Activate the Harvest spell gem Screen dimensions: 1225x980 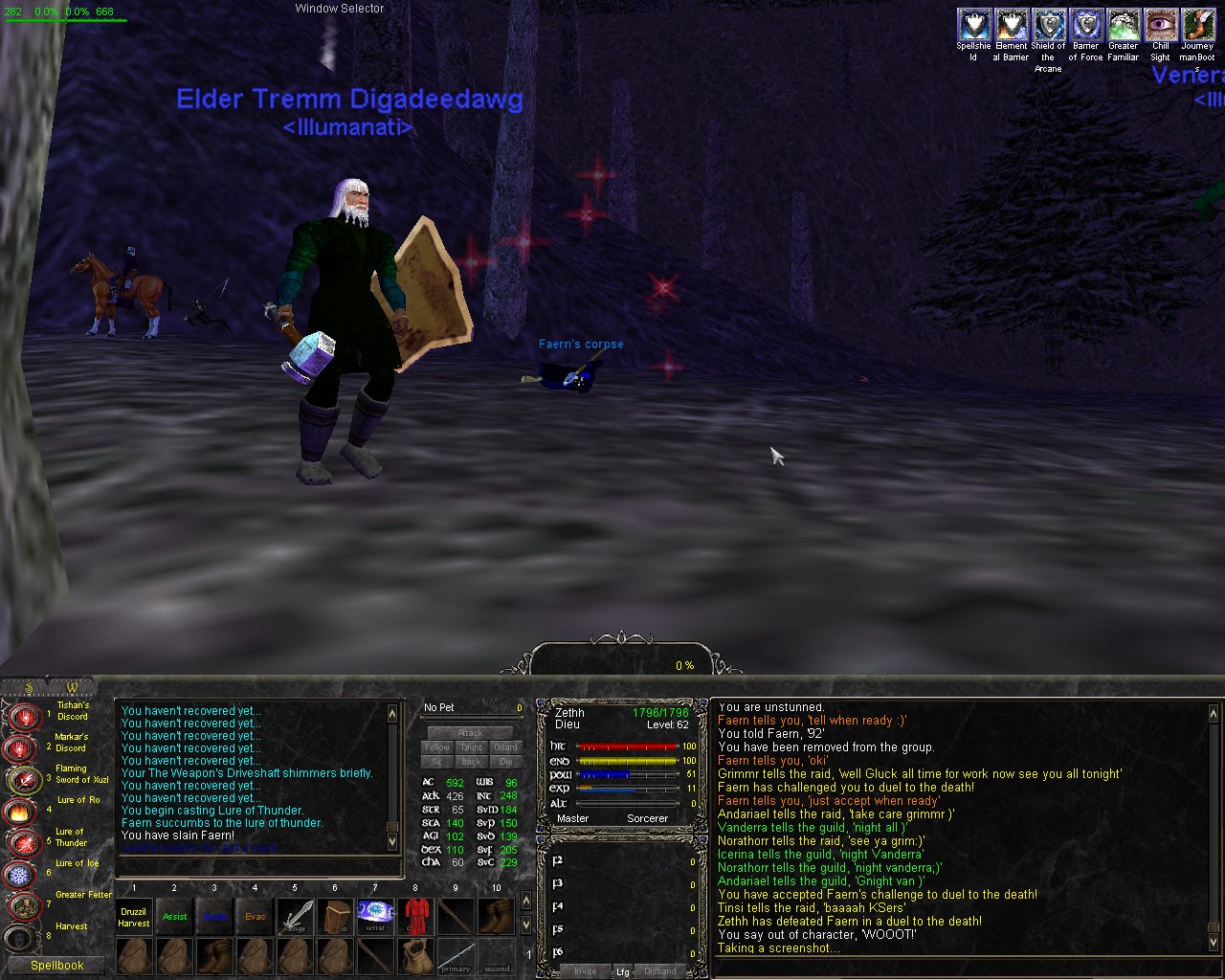click(x=20, y=937)
